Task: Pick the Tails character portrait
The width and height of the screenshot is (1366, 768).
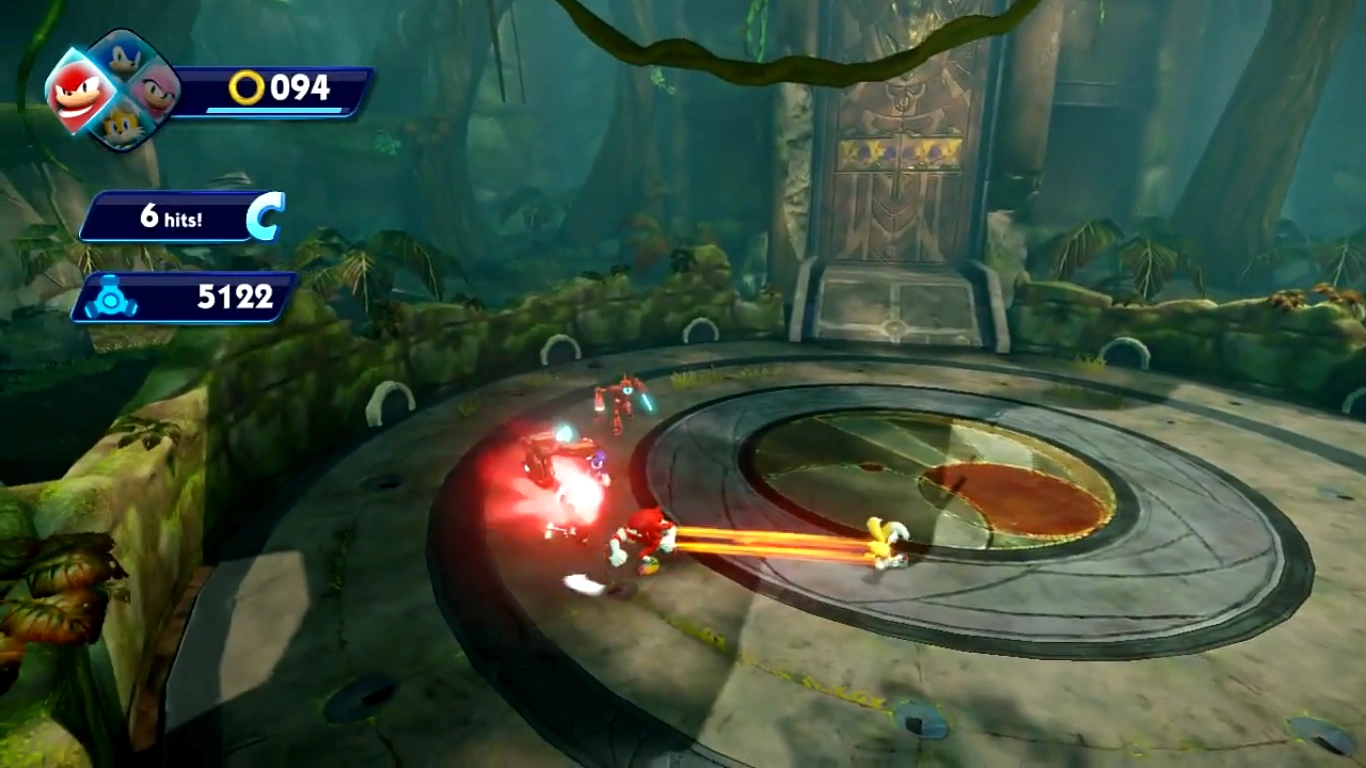Action: 120,127
